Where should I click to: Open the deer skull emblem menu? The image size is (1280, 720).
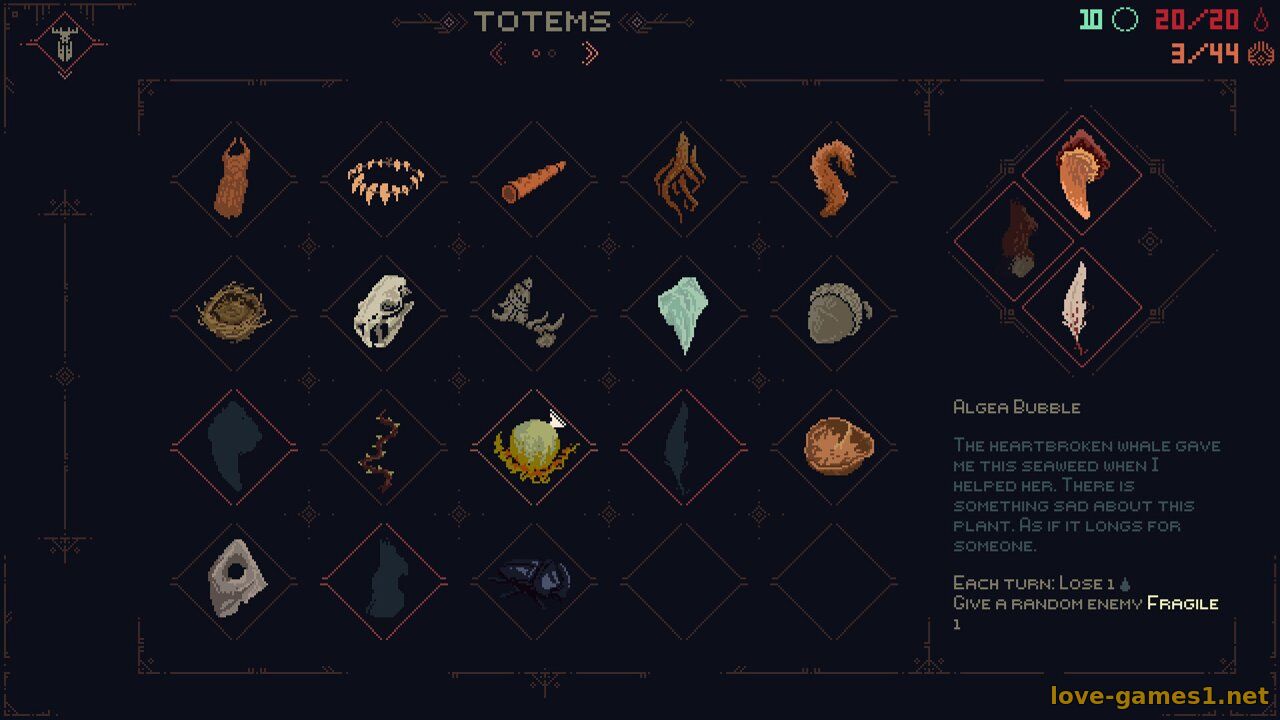[x=65, y=45]
